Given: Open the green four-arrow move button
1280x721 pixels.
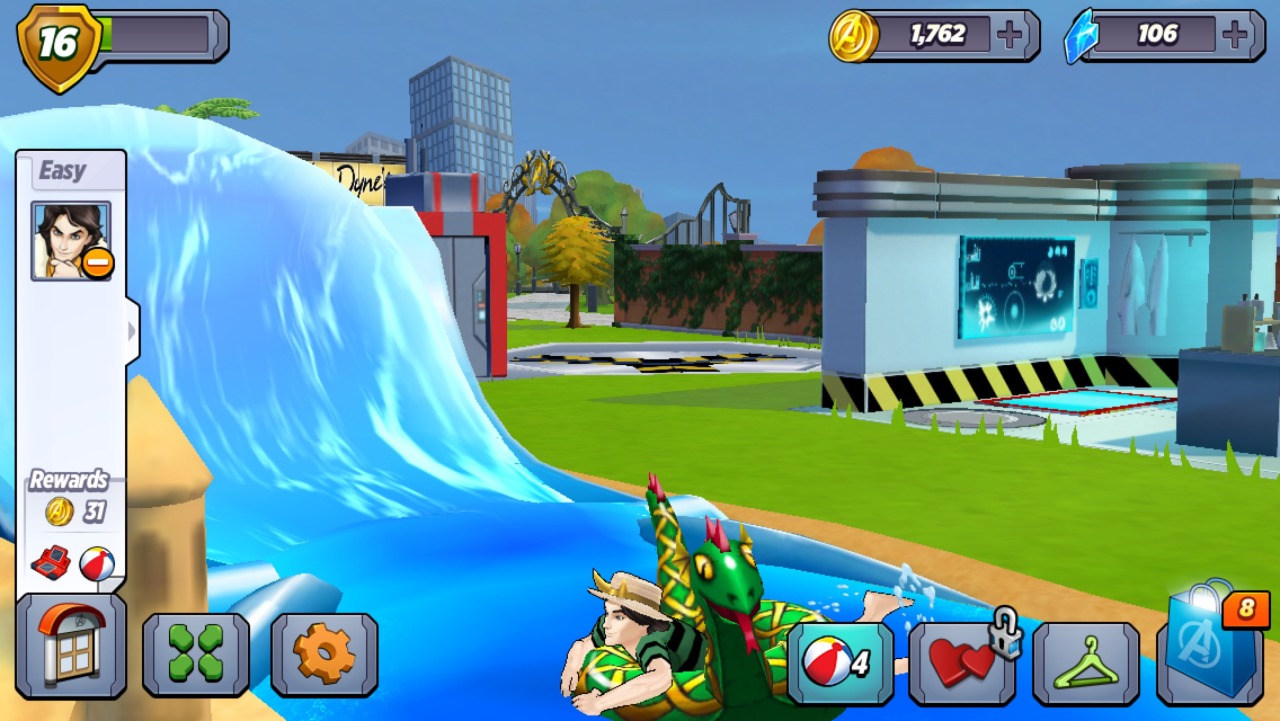Looking at the screenshot, I should [196, 654].
